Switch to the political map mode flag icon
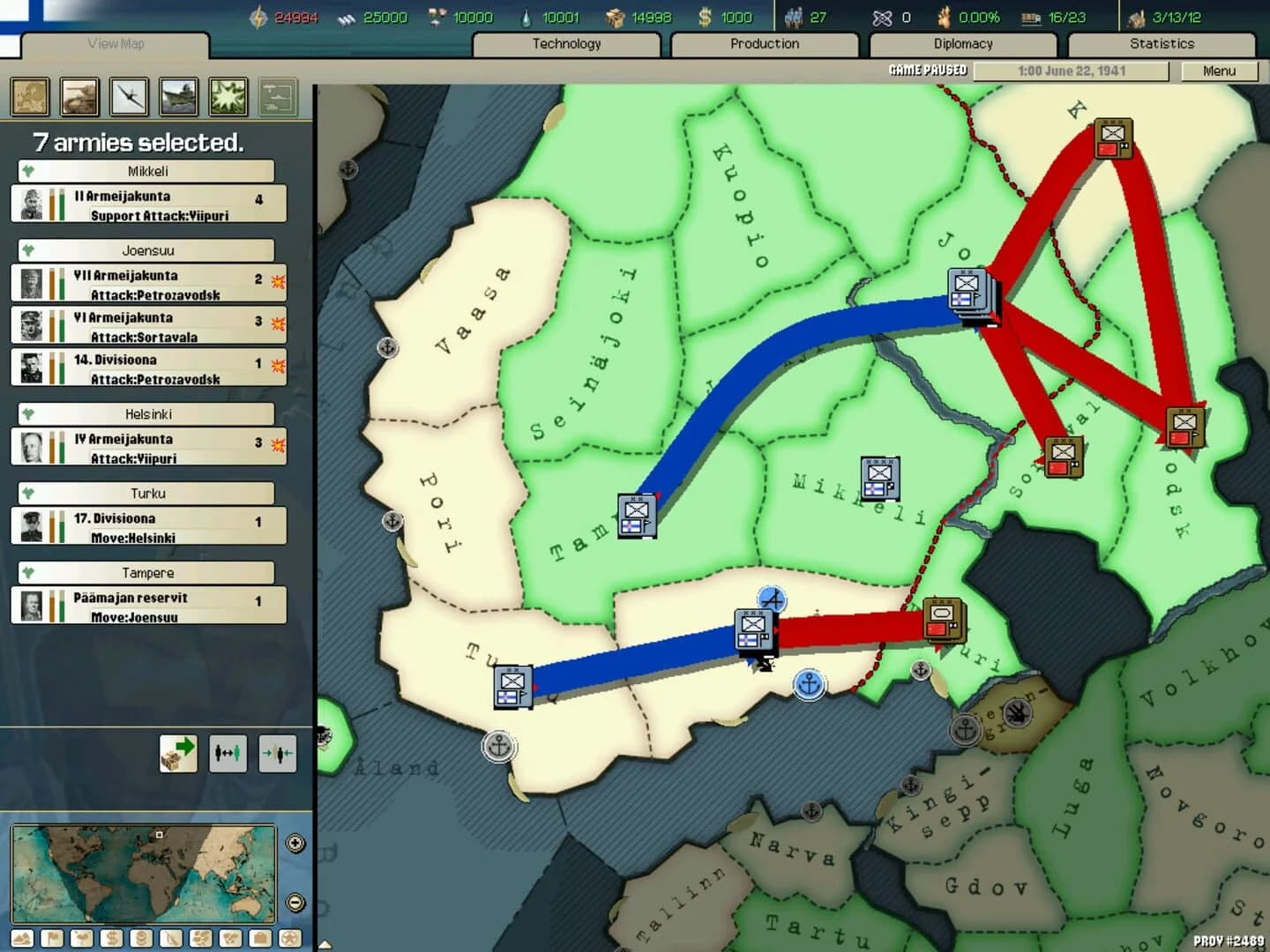The height and width of the screenshot is (952, 1270). point(52,938)
